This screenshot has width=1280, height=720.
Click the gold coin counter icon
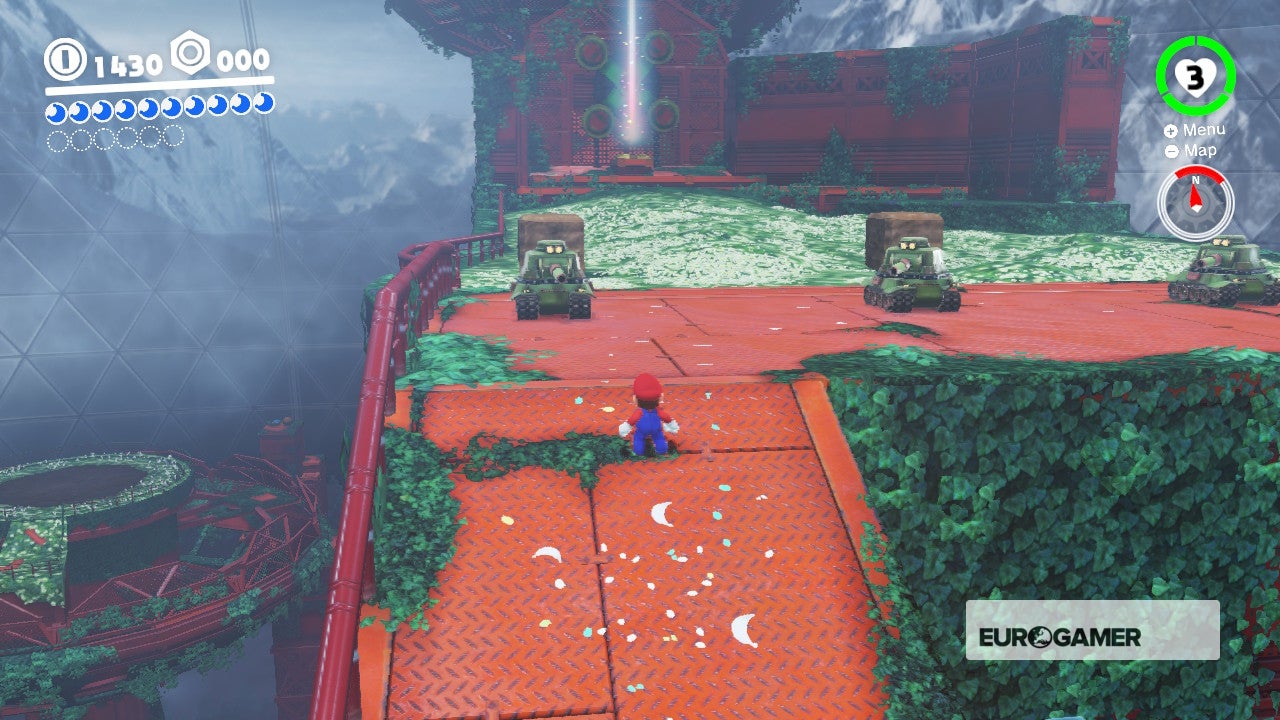point(64,63)
